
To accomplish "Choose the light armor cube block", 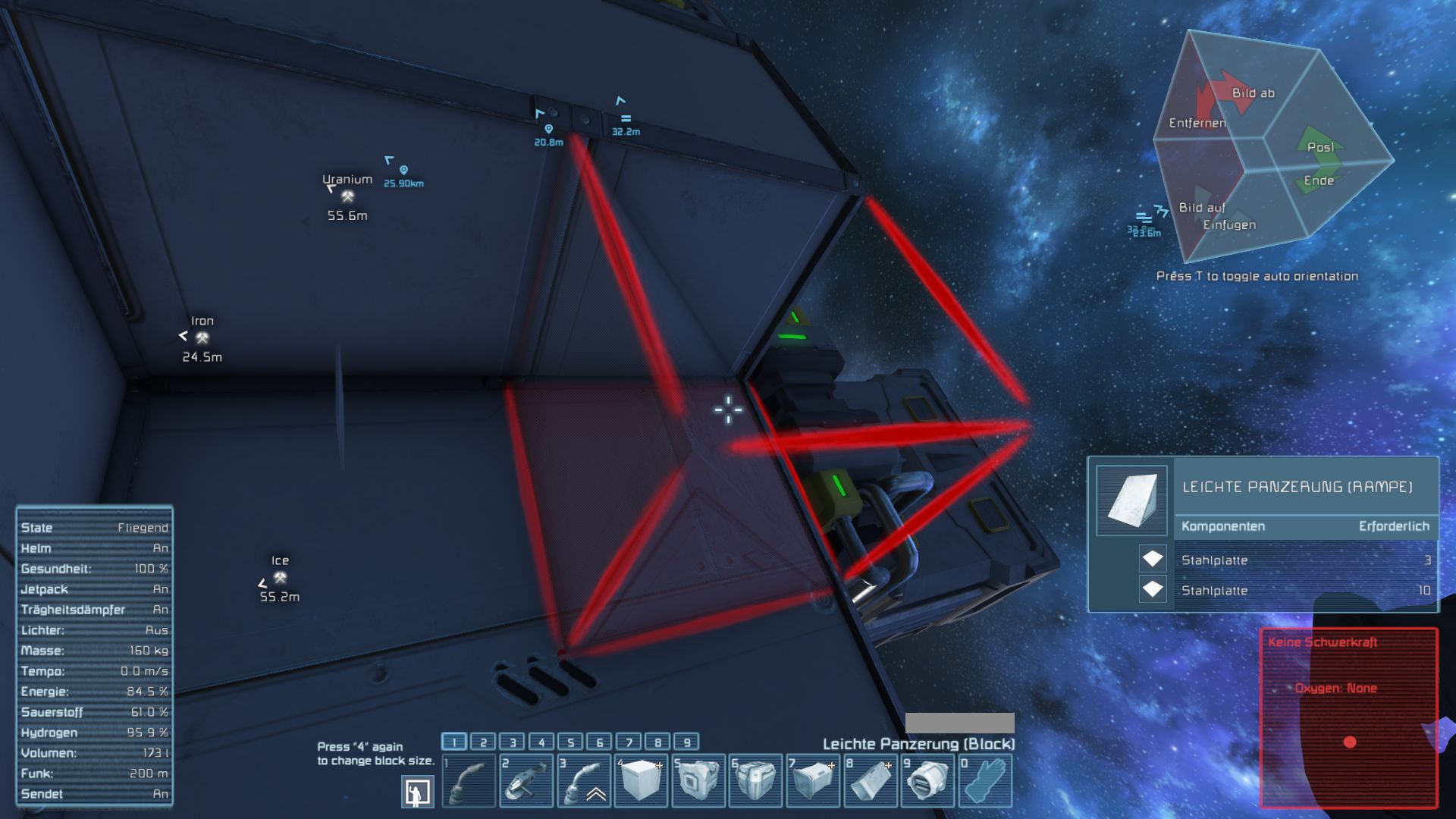I will coord(641,780).
